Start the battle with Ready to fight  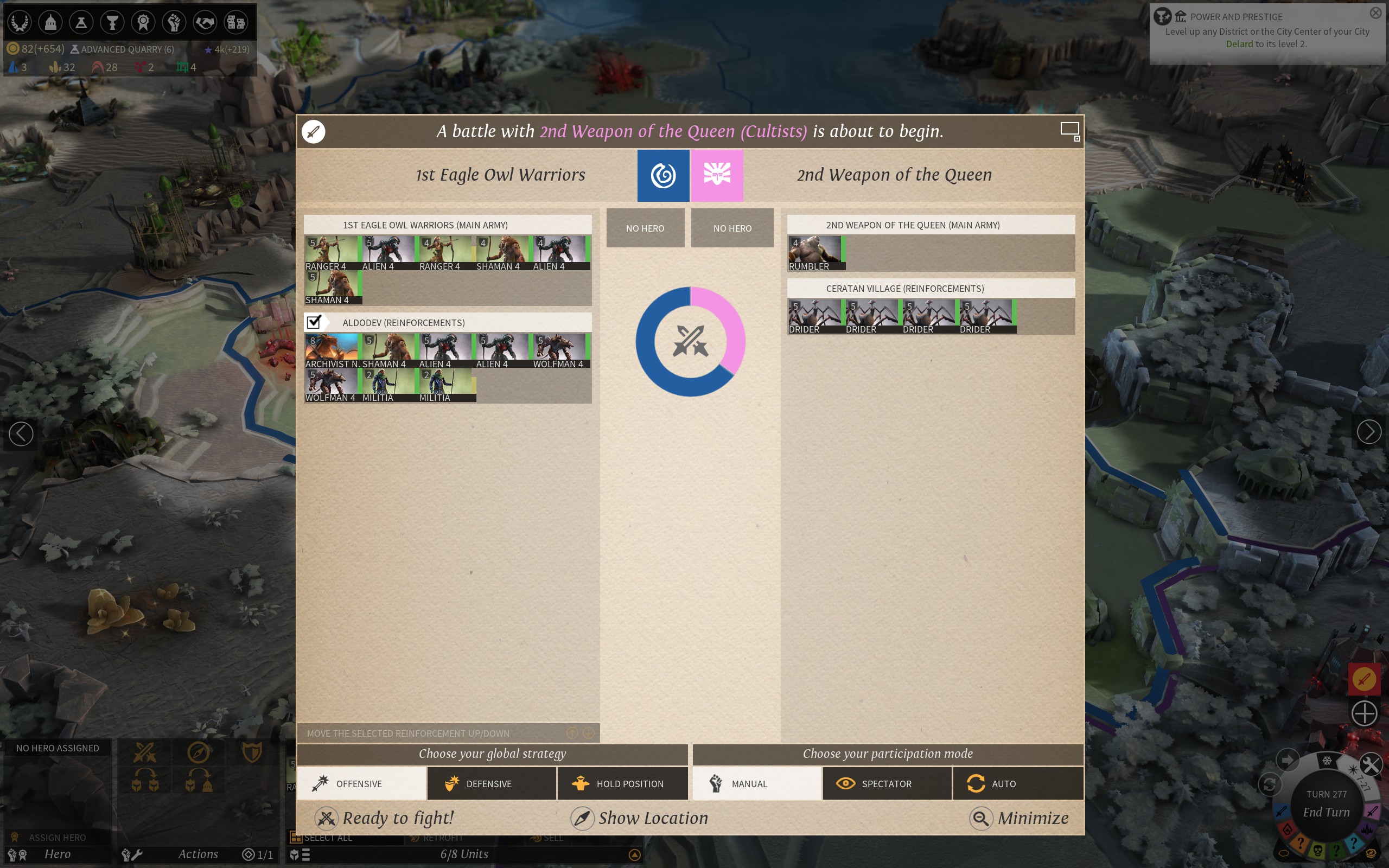(x=385, y=818)
